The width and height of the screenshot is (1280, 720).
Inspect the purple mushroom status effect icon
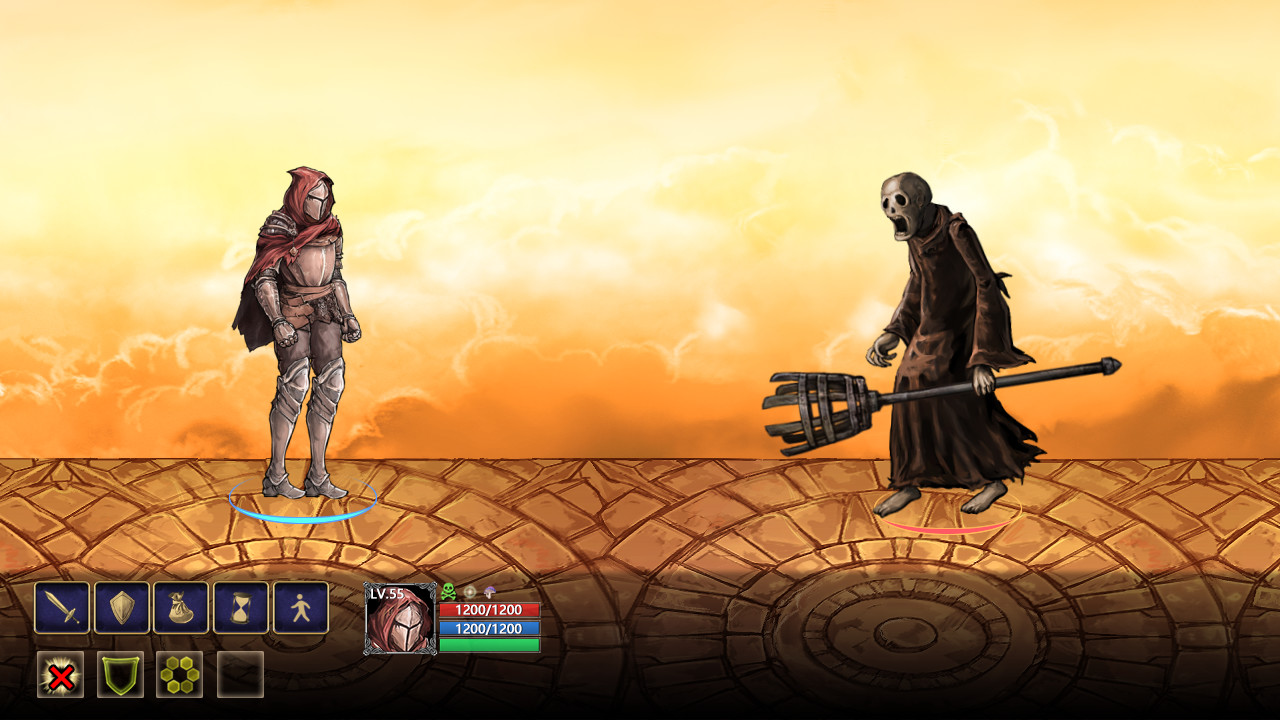(490, 592)
